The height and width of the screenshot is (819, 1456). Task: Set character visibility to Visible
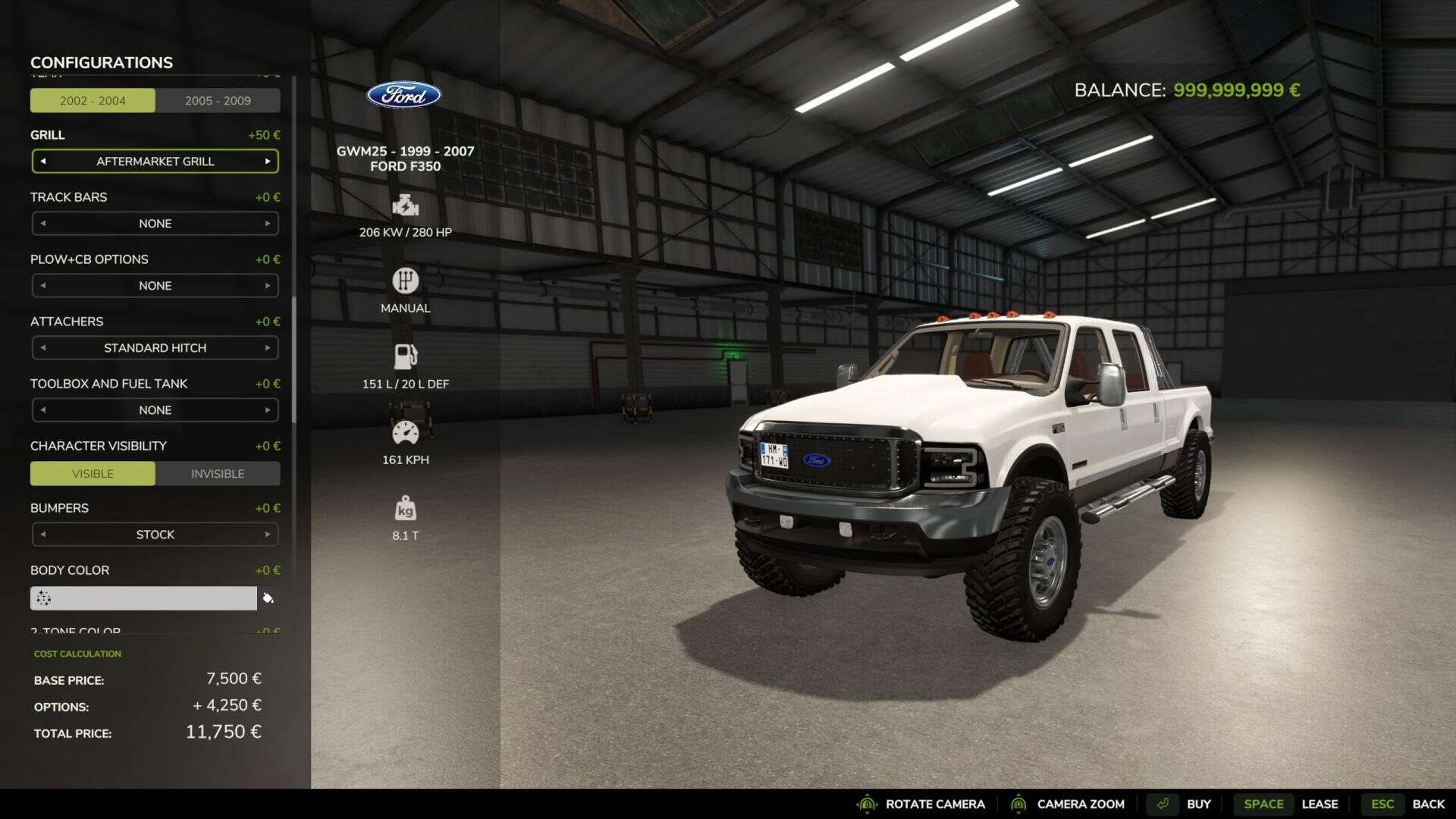pyautogui.click(x=93, y=474)
